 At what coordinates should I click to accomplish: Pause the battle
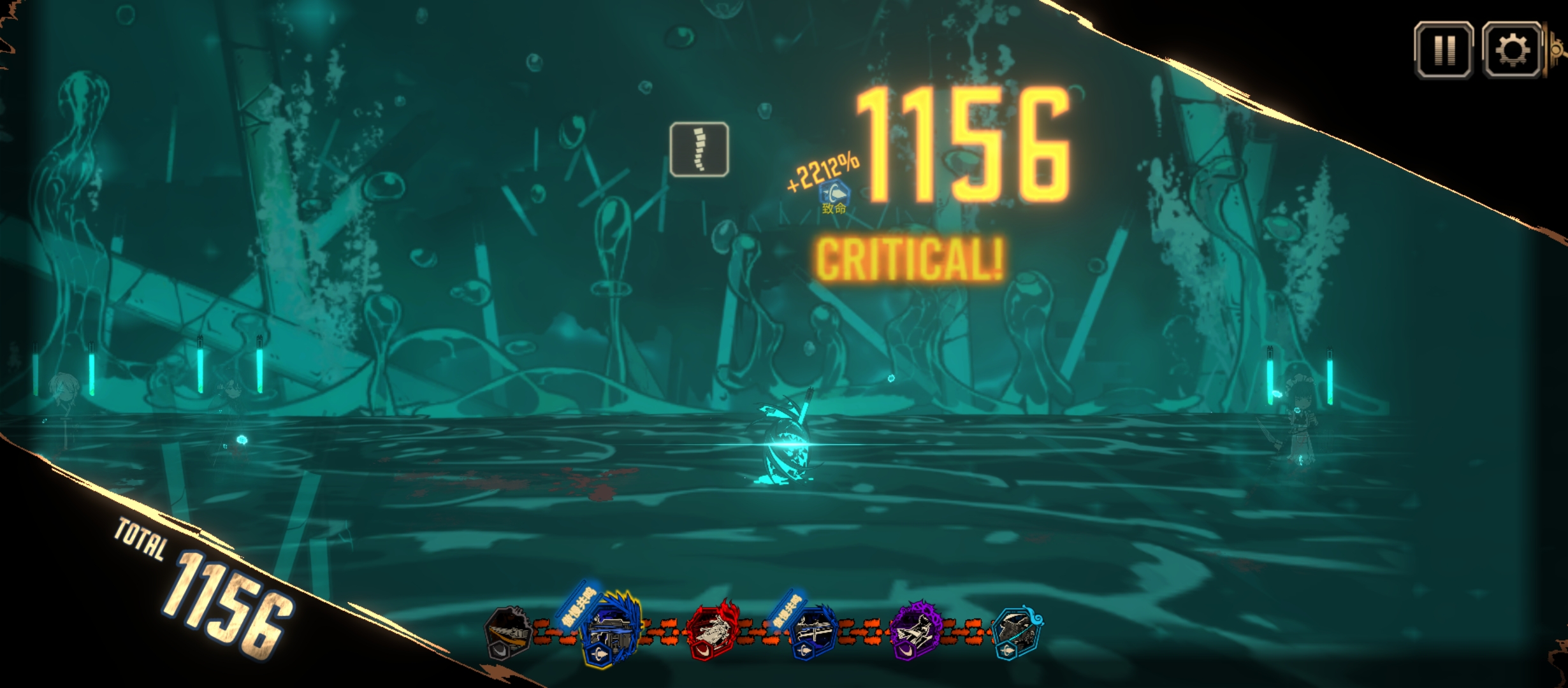pos(1444,50)
